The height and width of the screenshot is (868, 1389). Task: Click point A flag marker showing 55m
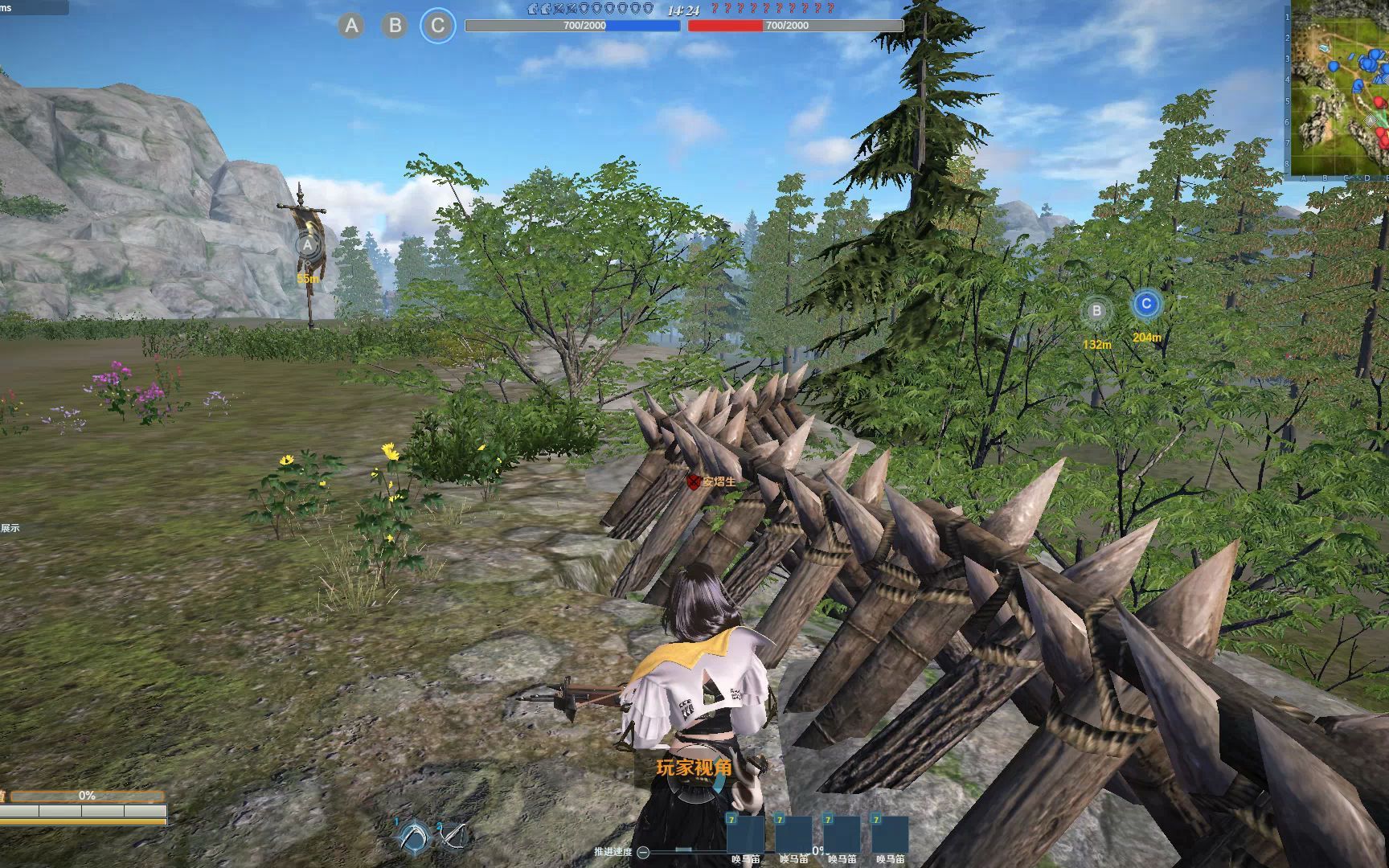tap(308, 246)
